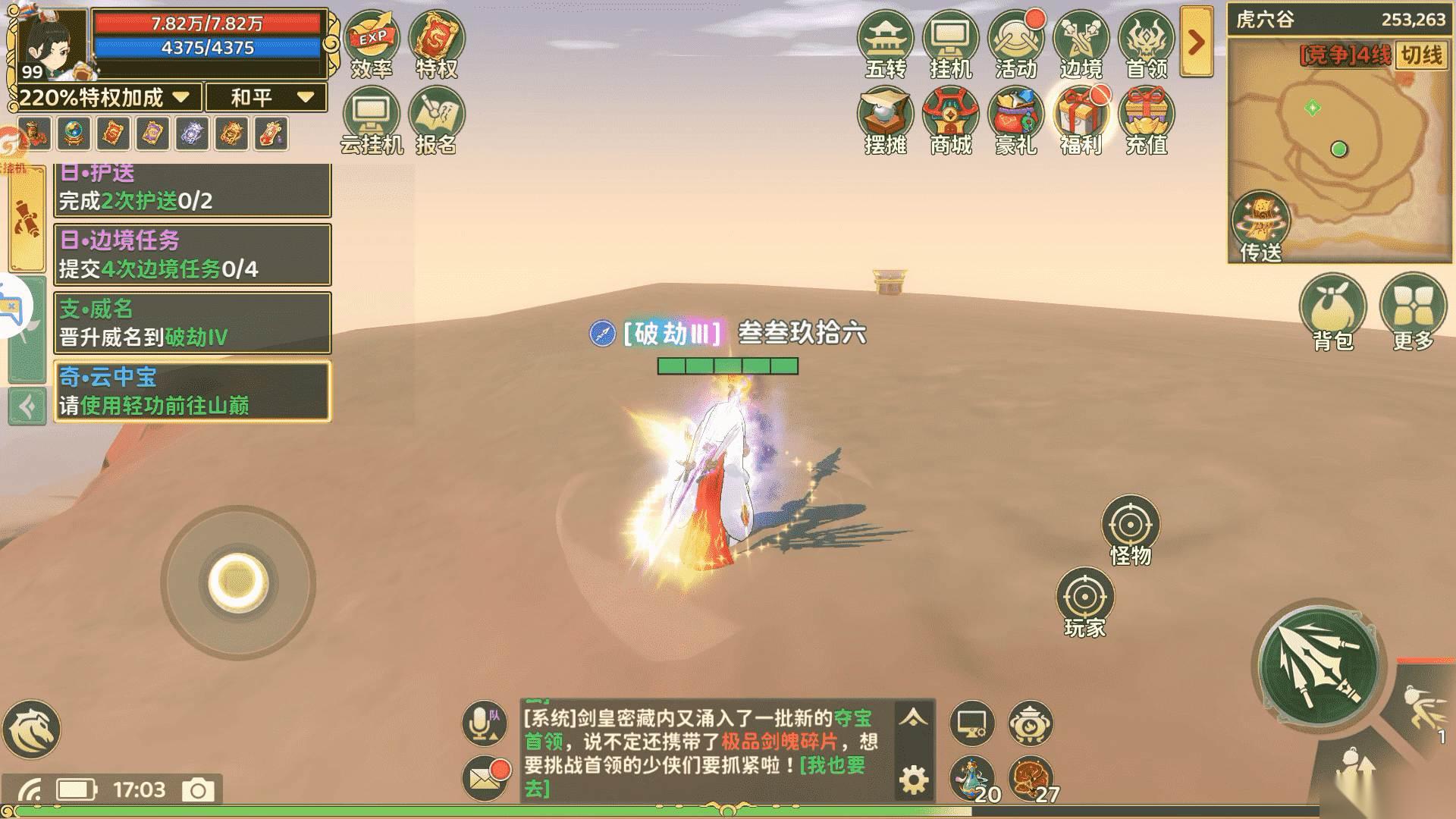Open the 云挂机 cloud idle feature
1456x819 pixels.
pos(372,120)
